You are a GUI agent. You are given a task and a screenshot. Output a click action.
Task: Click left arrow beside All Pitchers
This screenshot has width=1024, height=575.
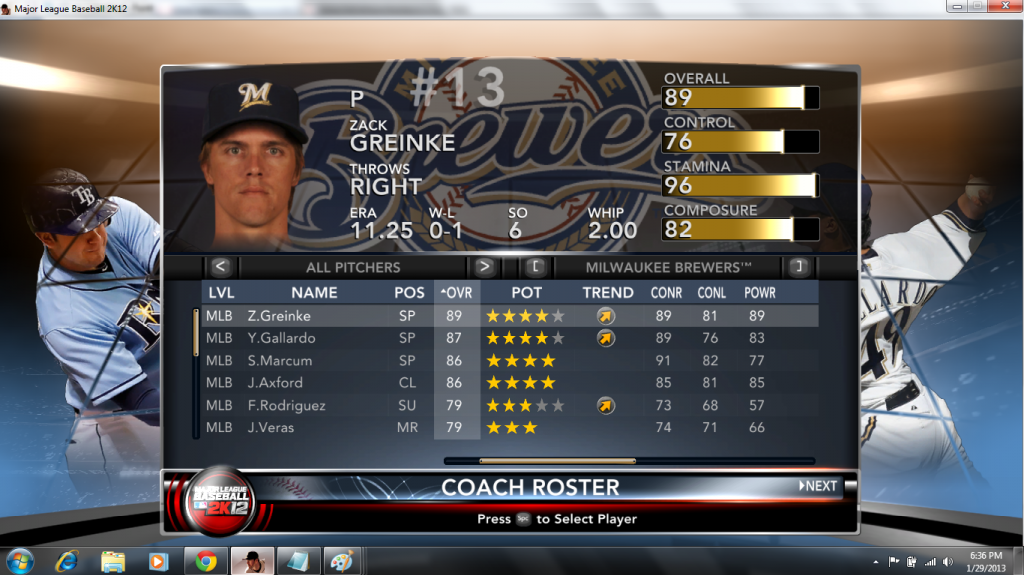click(221, 267)
